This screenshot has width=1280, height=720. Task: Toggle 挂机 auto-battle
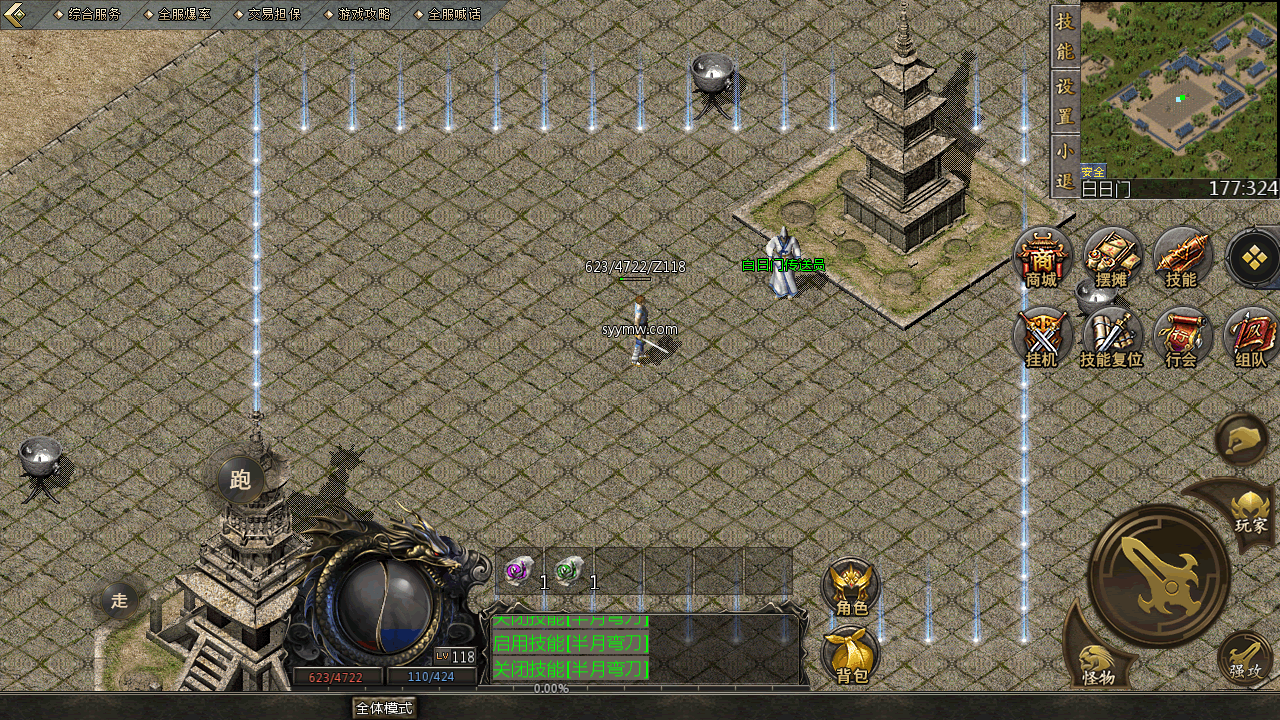tap(1042, 338)
